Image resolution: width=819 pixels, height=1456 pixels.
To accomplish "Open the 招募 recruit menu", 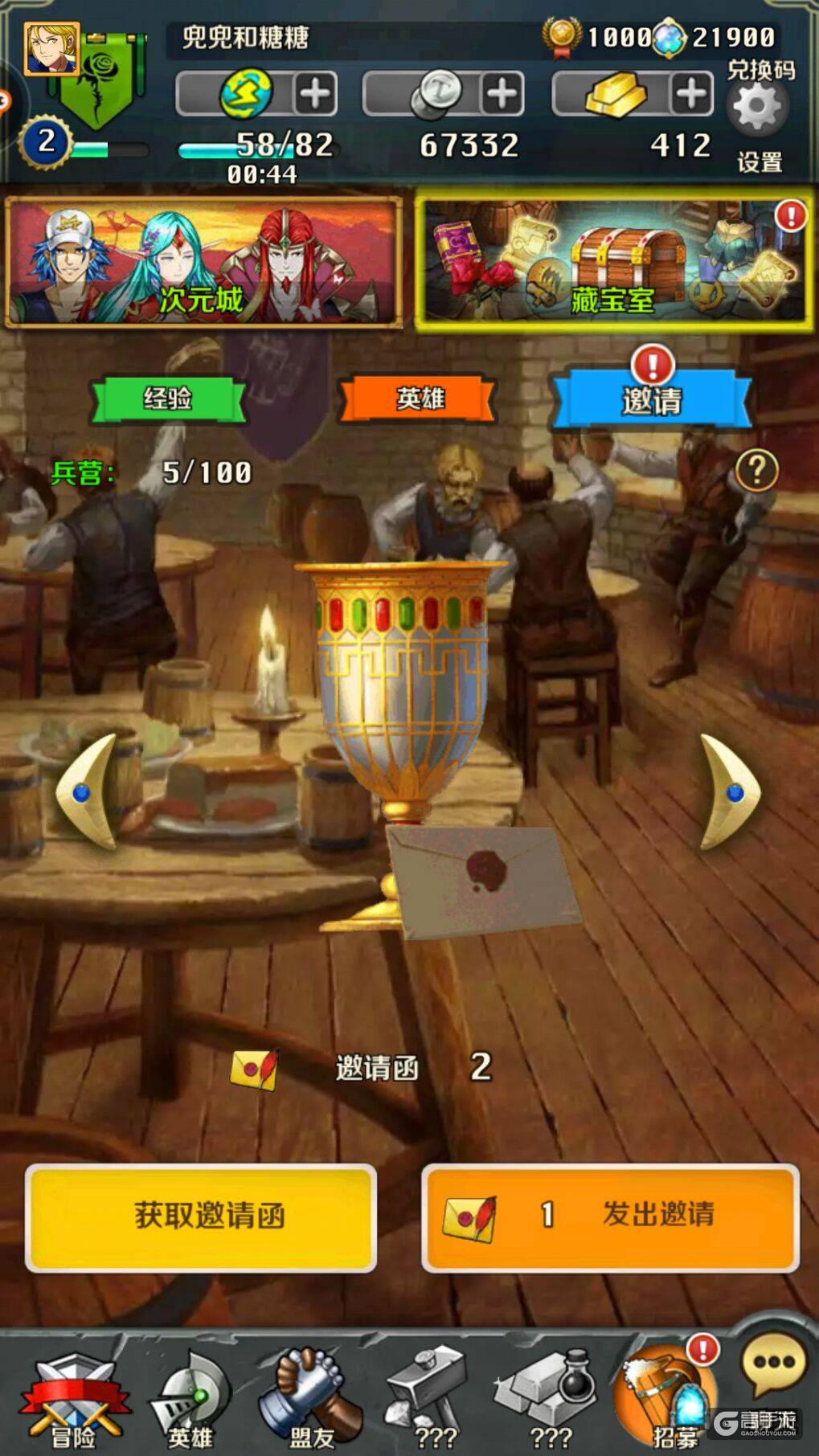I will coord(667,1400).
